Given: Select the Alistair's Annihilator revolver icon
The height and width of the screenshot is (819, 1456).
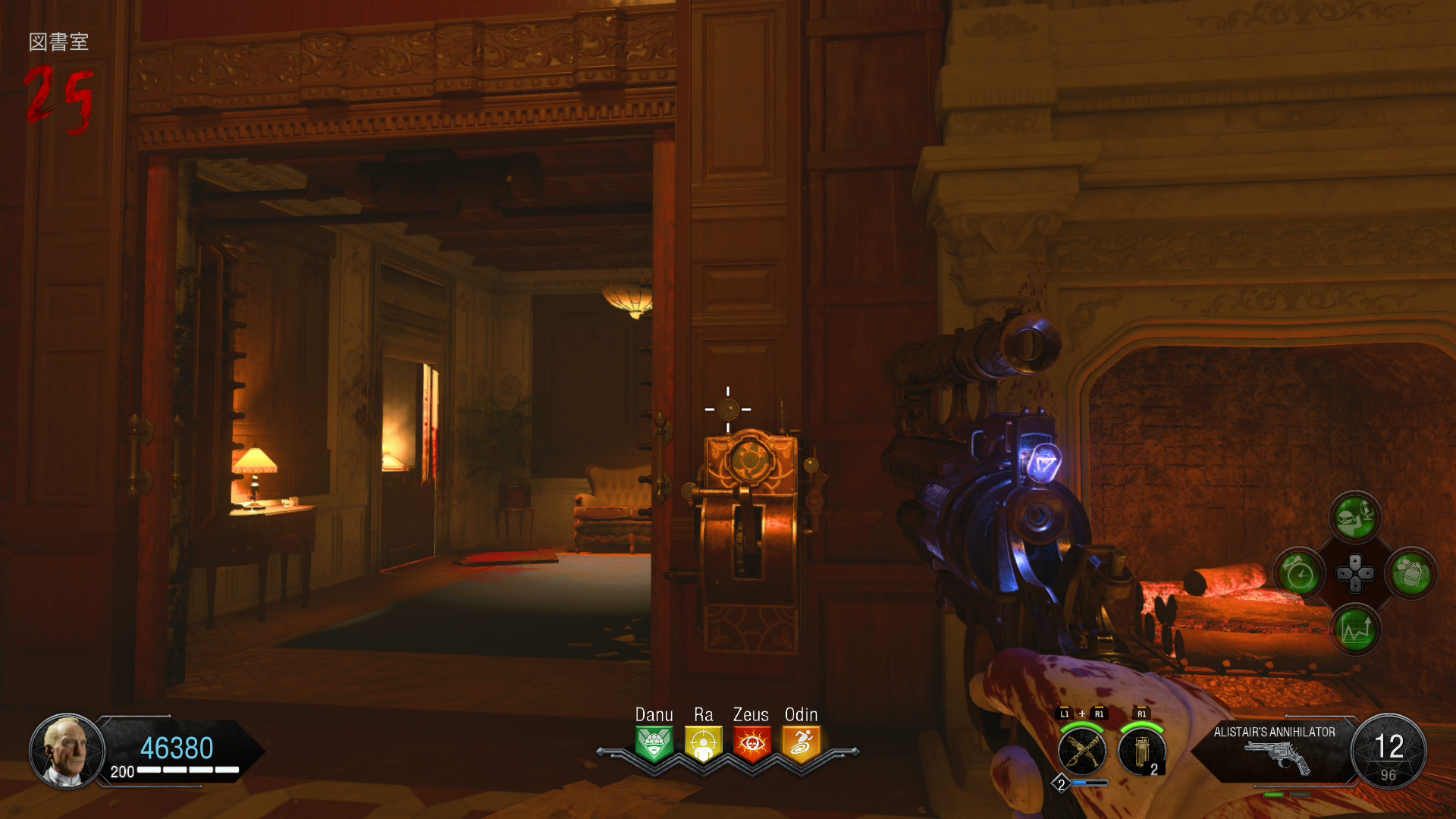Looking at the screenshot, I should pos(1279,758).
